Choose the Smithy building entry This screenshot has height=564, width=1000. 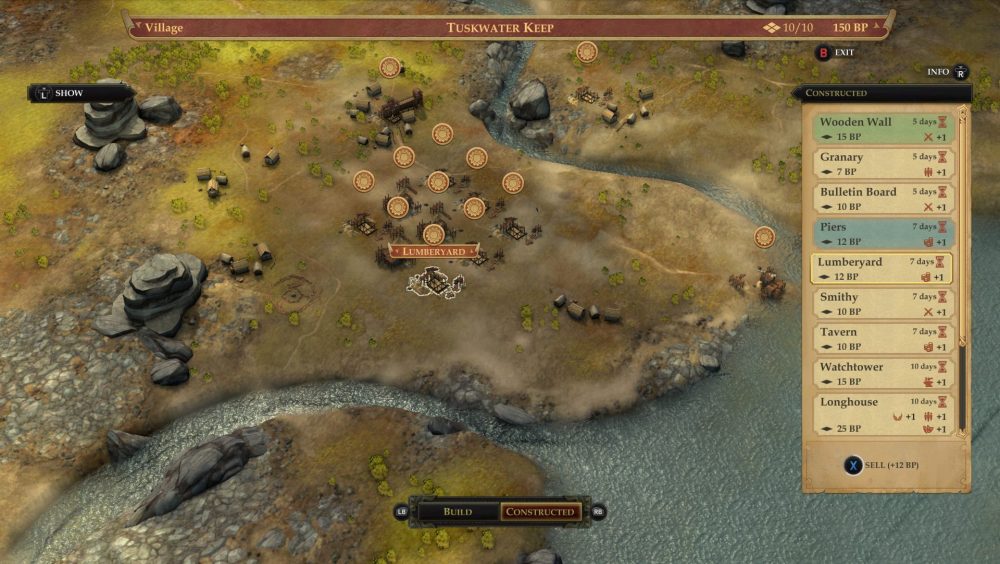pyautogui.click(x=880, y=304)
